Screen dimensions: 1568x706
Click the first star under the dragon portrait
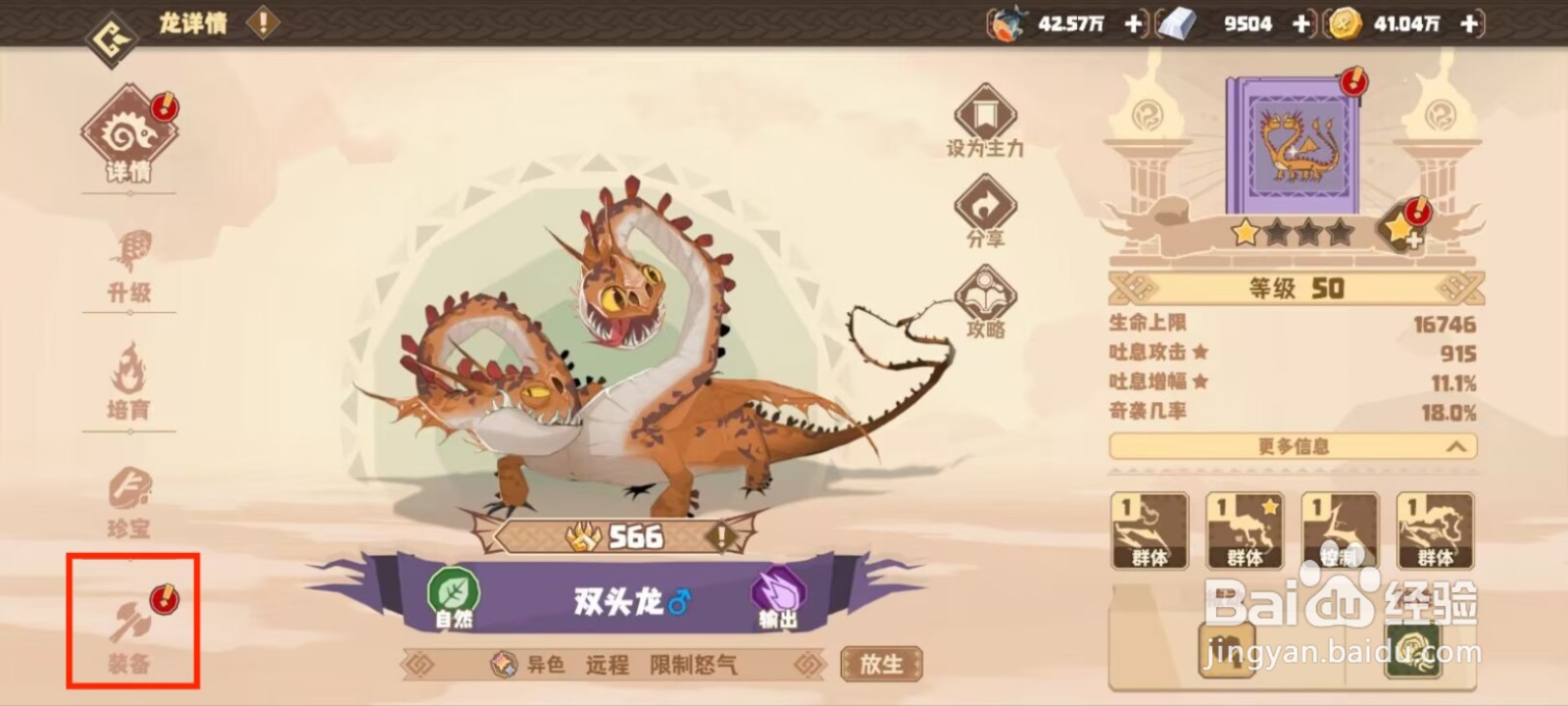click(x=1243, y=233)
